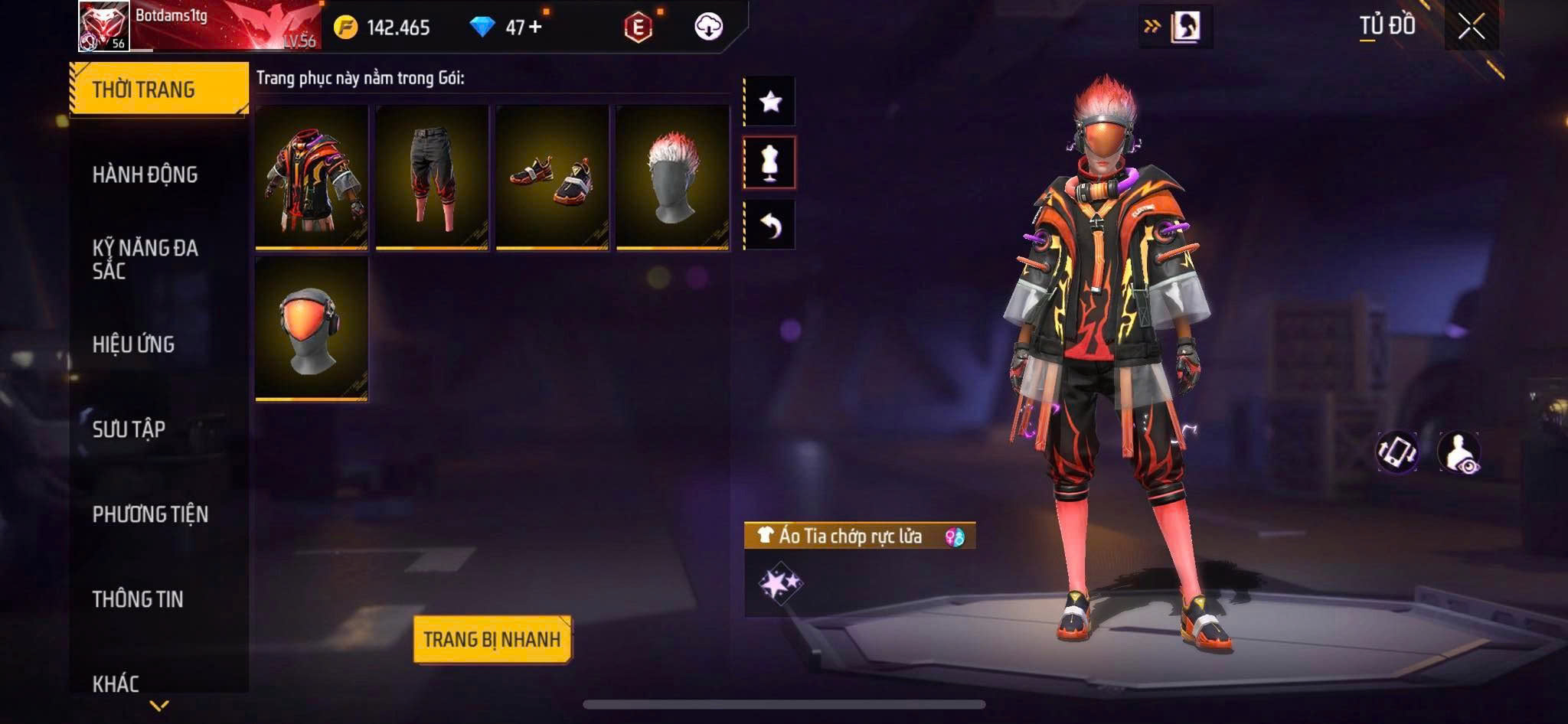Viewport: 1568px width, 724px height.
Task: Switch to the Khác tab
Action: pos(116,683)
